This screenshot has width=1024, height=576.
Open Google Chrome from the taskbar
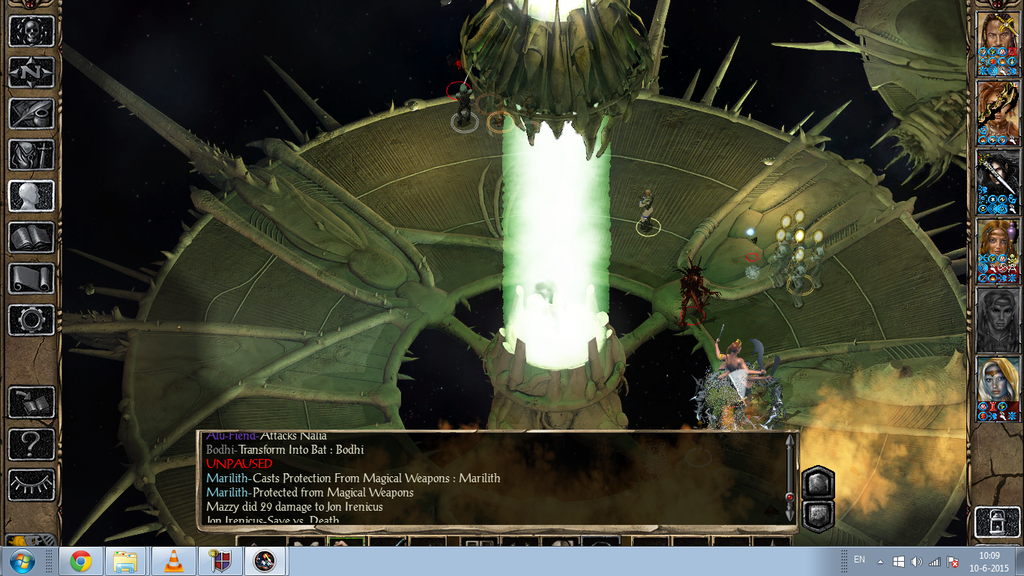tap(81, 561)
